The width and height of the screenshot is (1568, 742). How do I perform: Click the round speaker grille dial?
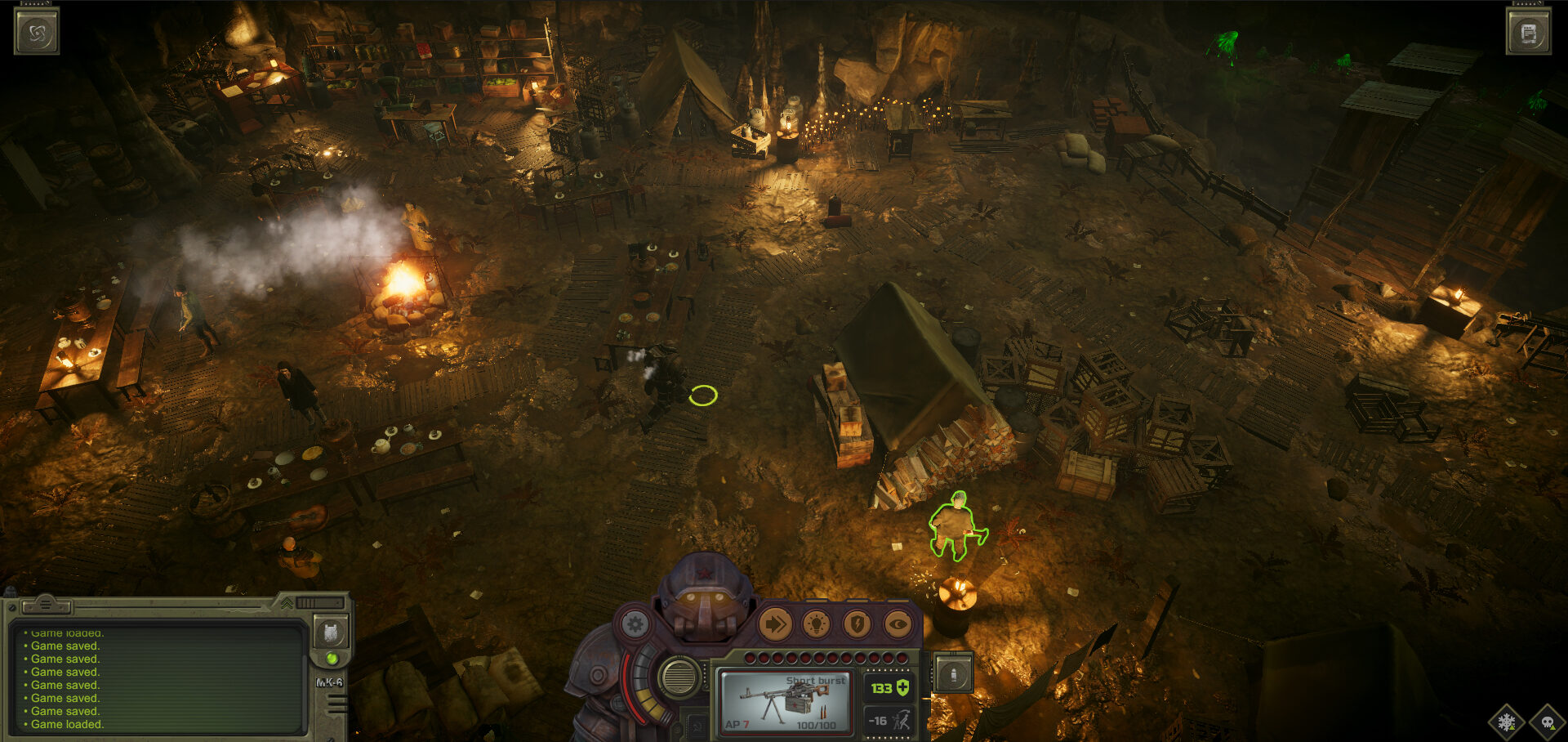(x=679, y=676)
